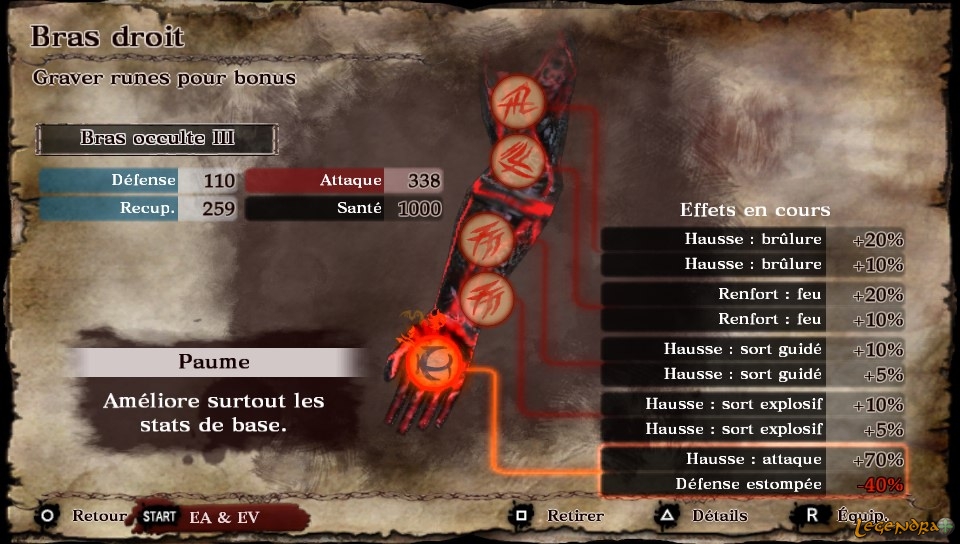Select the glowing palm rune slot
The image size is (960, 544).
coord(438,361)
